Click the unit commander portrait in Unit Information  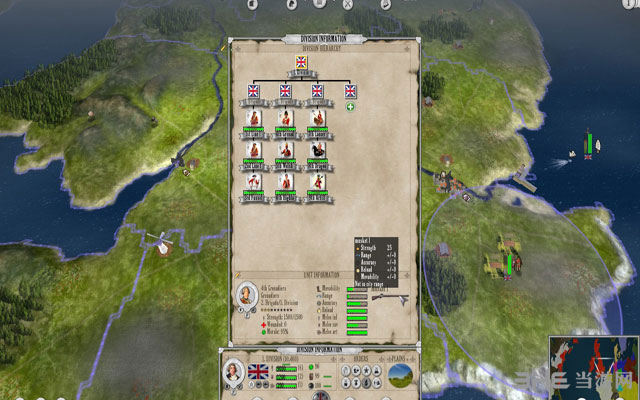coord(245,295)
